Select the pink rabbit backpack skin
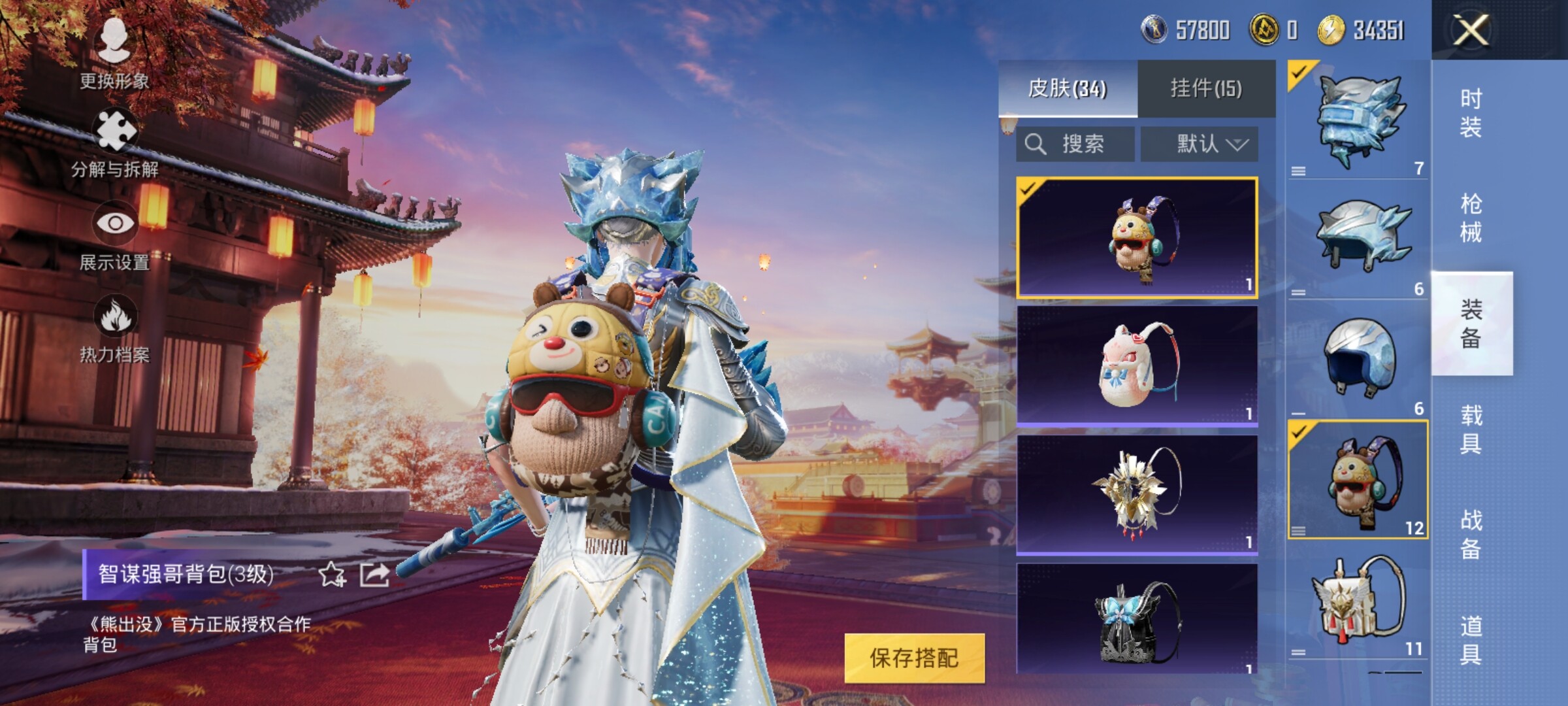The height and width of the screenshot is (706, 1568). [1137, 365]
